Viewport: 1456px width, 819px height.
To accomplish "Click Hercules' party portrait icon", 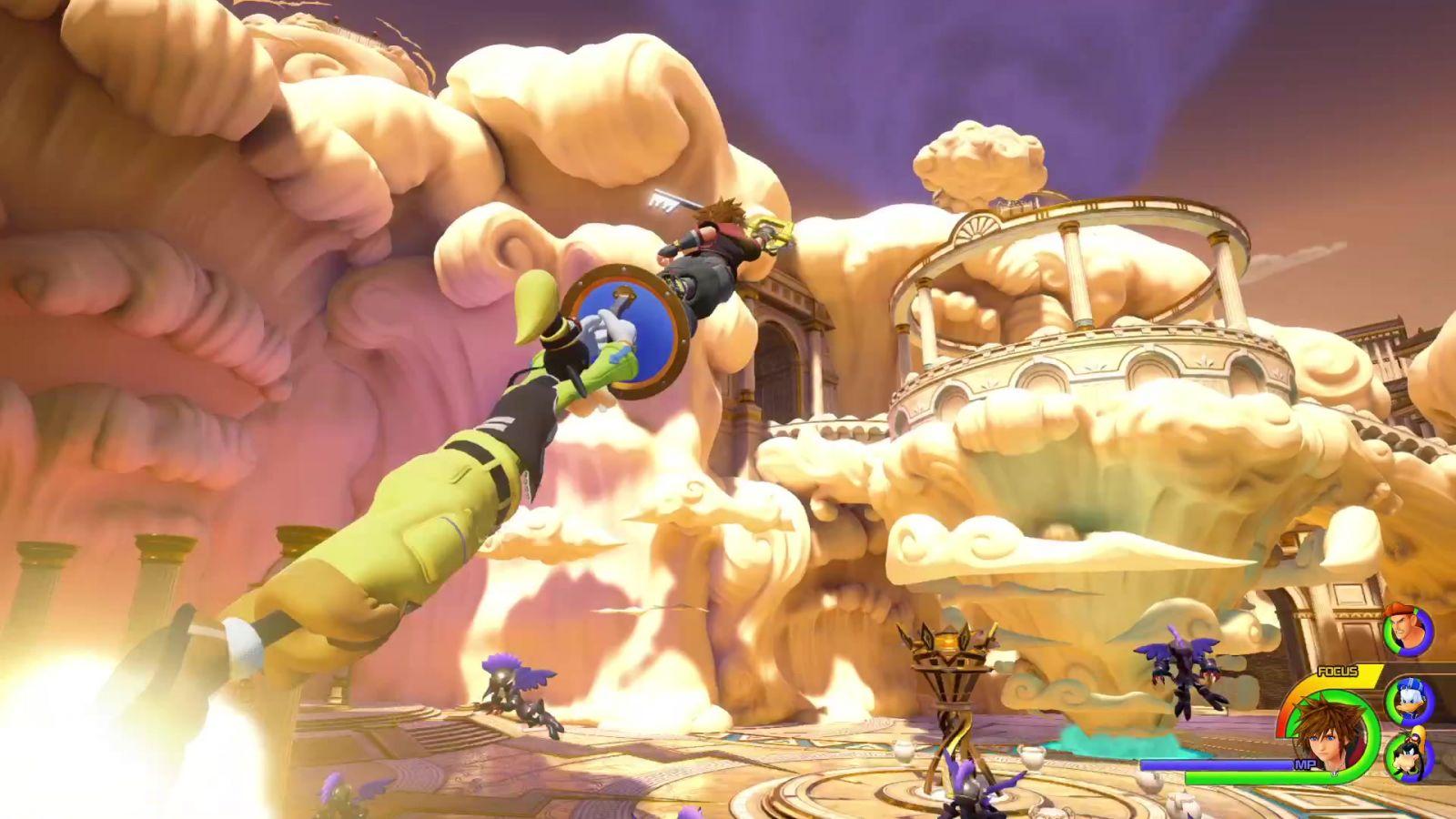I will tap(1407, 632).
